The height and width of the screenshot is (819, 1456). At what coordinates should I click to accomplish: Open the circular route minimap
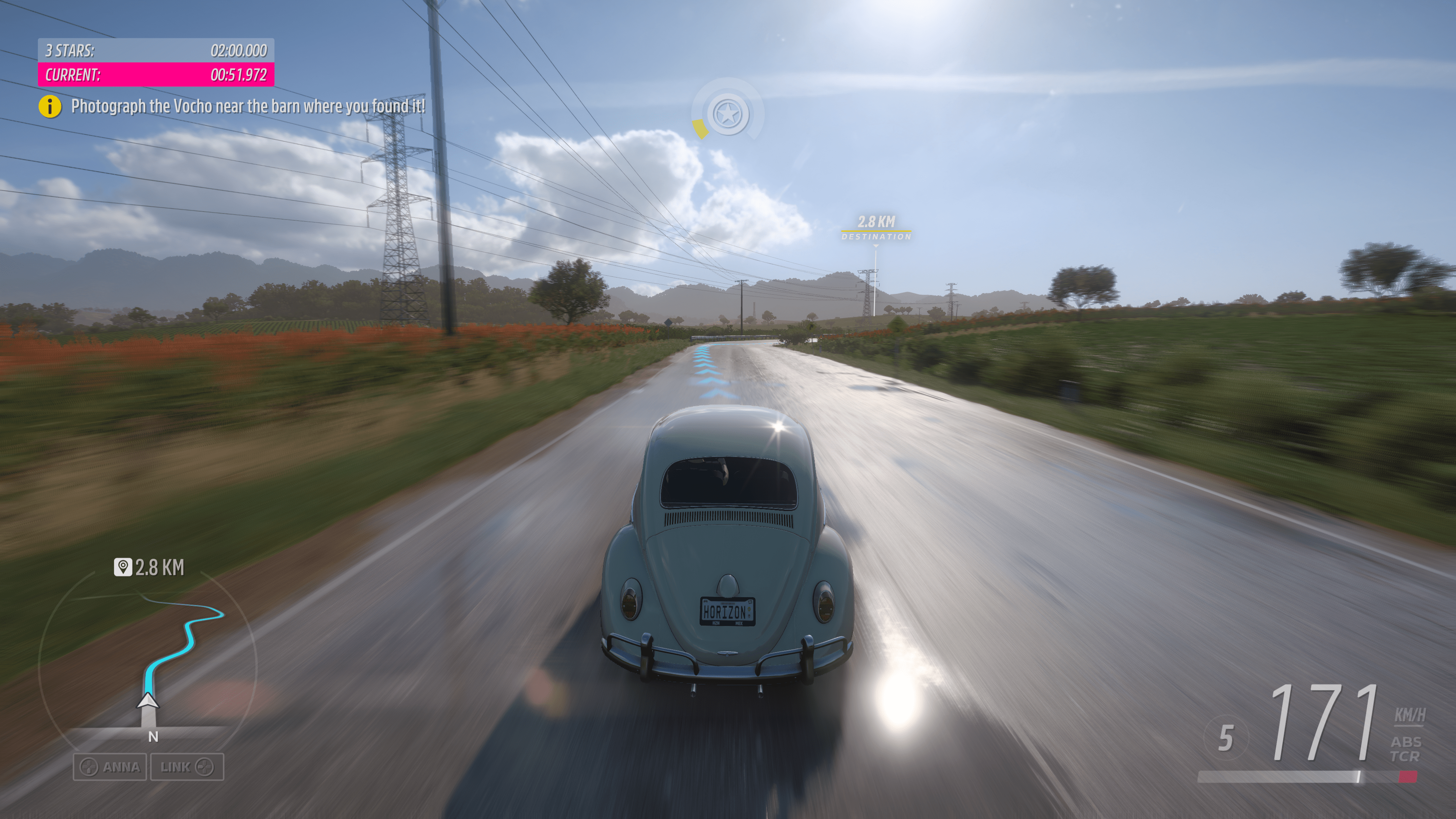point(147,661)
